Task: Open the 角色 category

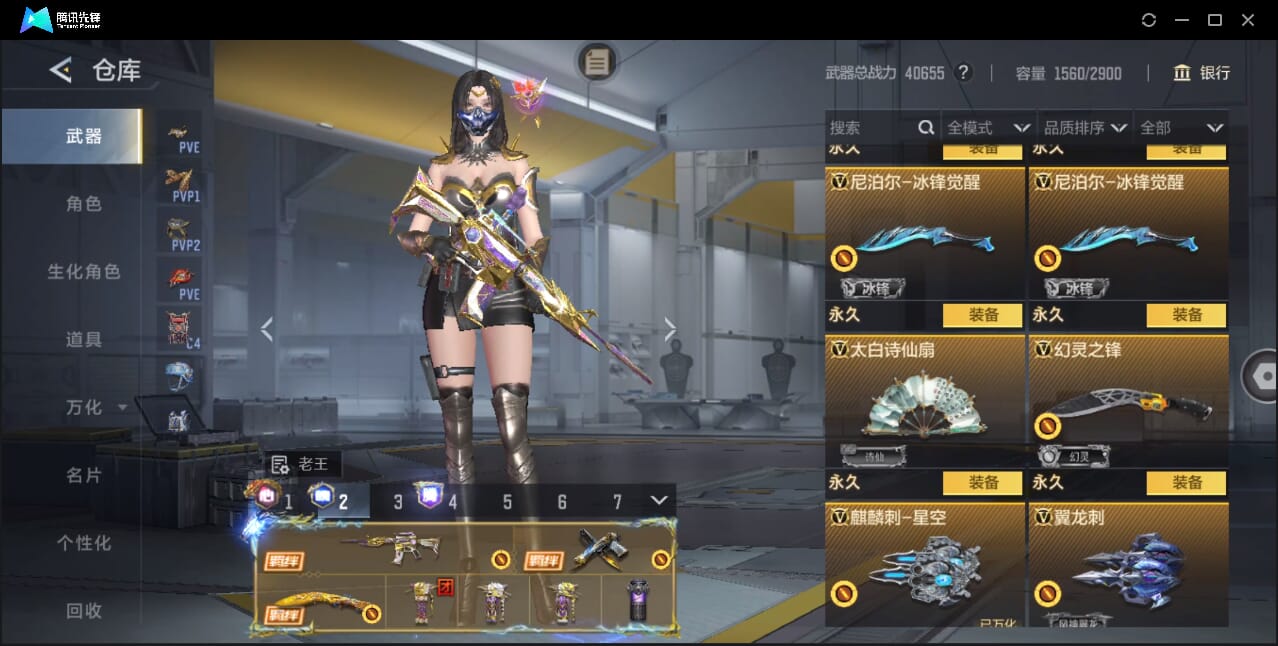Action: pos(83,204)
